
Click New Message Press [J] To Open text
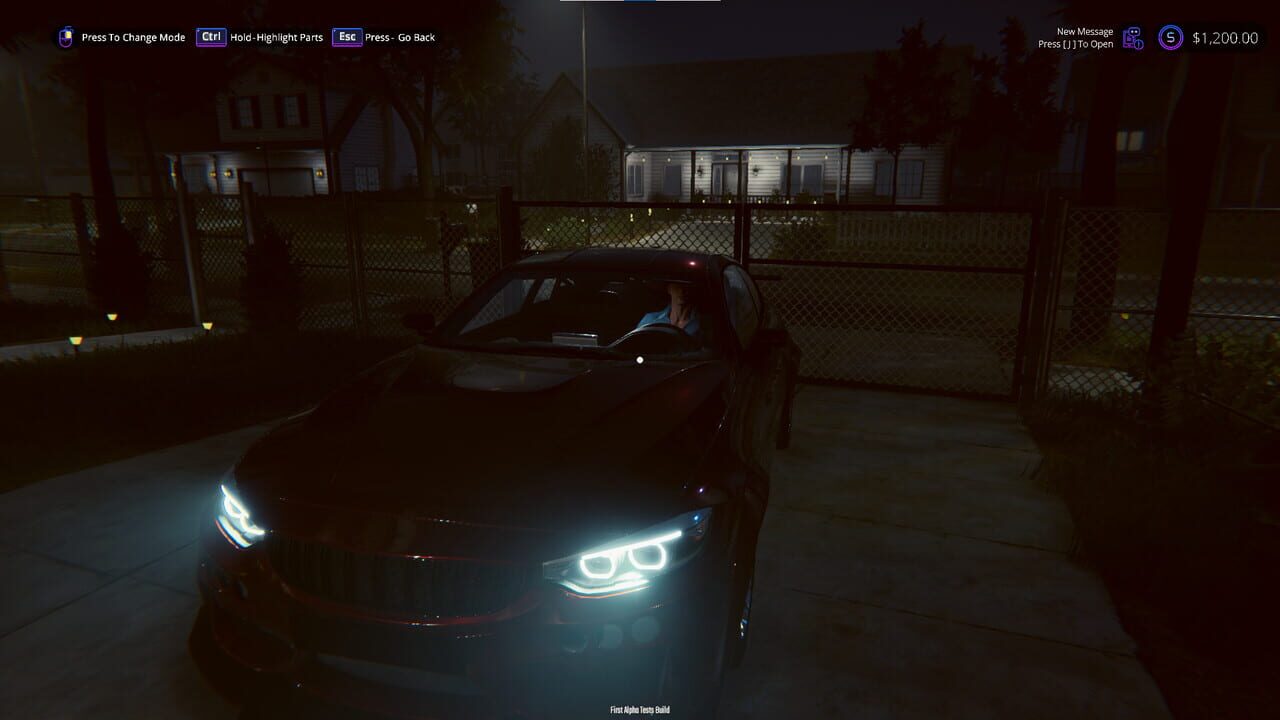(x=1075, y=37)
